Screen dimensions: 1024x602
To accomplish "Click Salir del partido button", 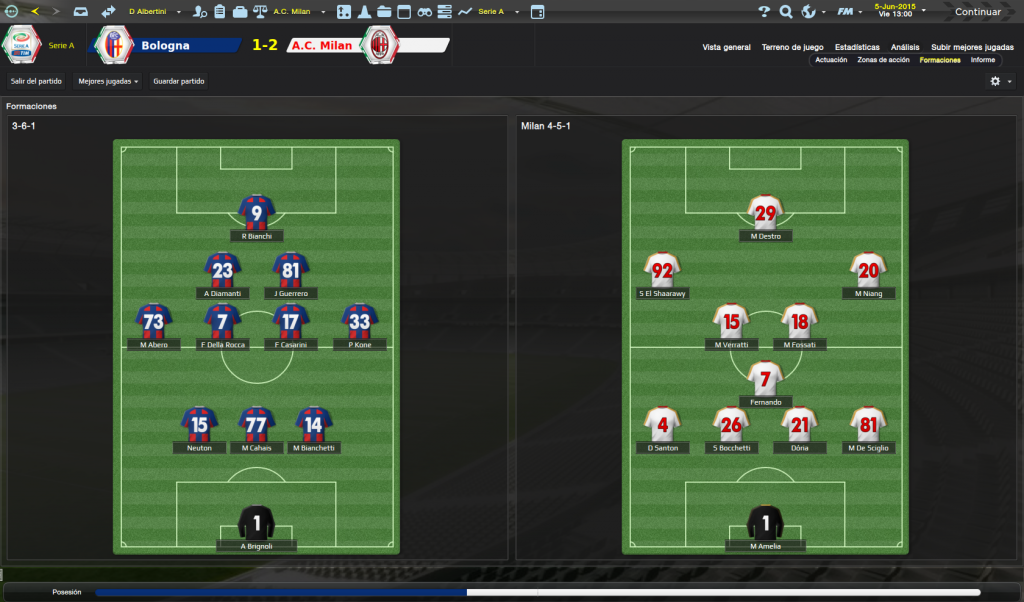I will pos(36,81).
